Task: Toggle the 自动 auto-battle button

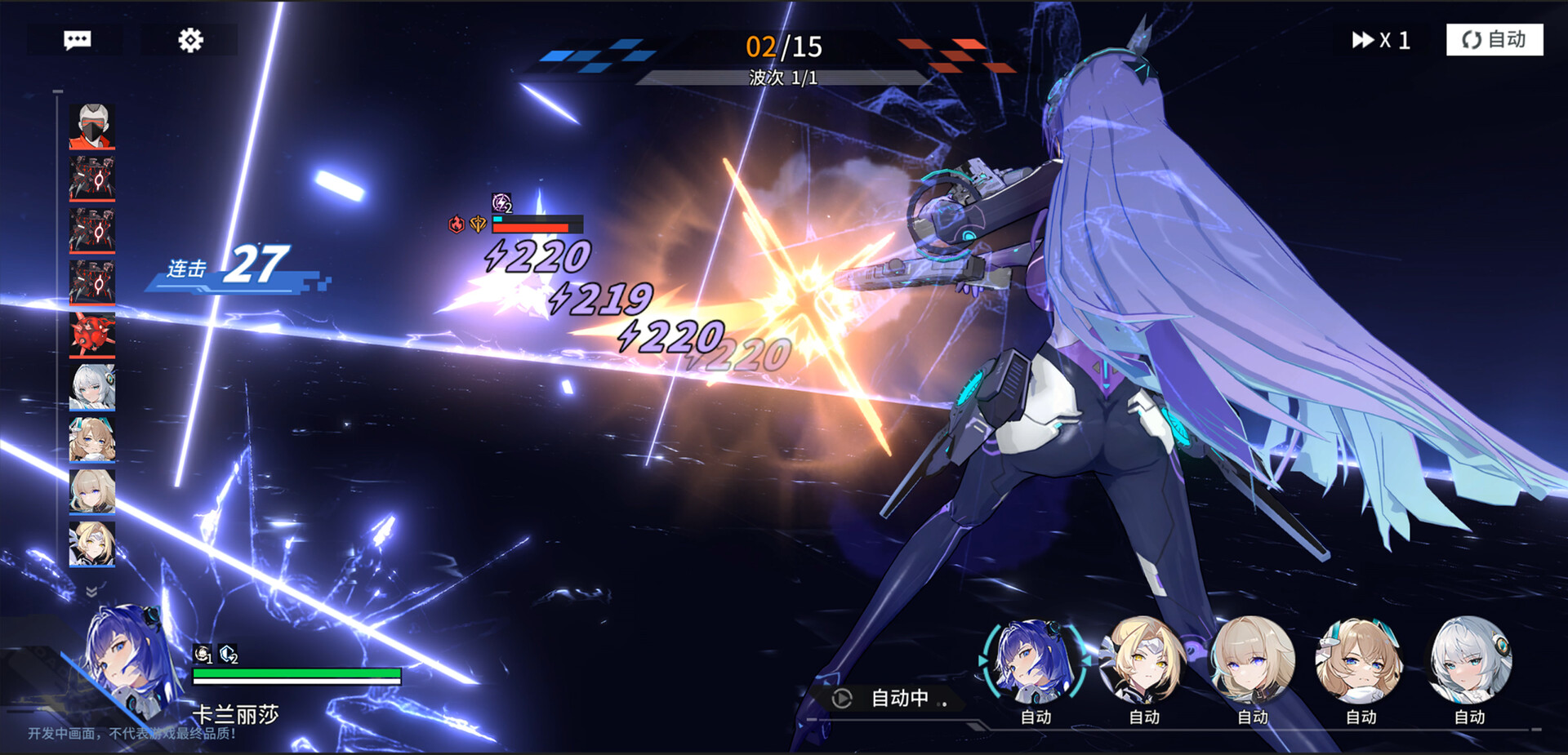Action: point(1494,40)
